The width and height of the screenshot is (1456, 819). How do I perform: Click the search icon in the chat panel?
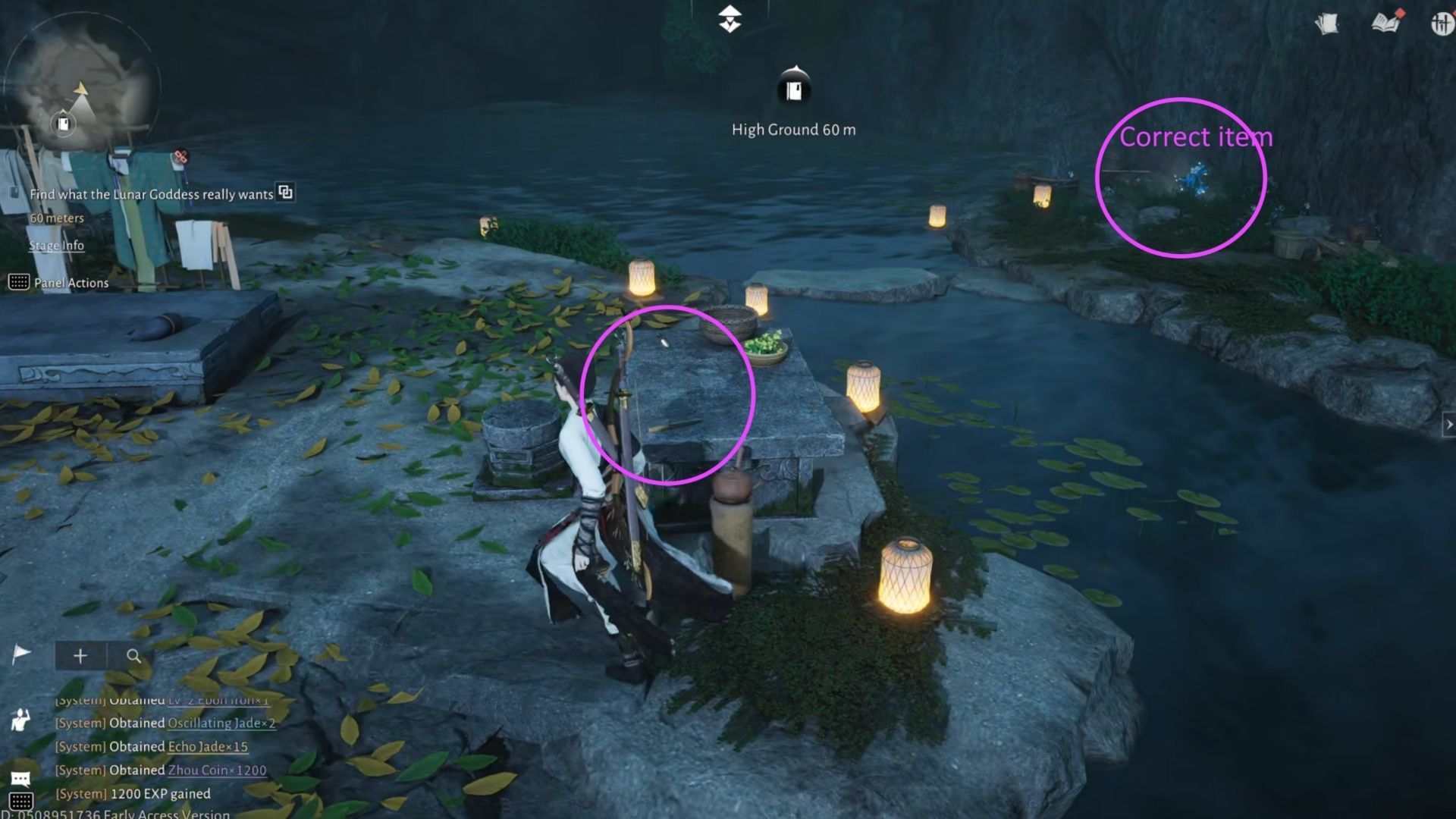coord(134,657)
